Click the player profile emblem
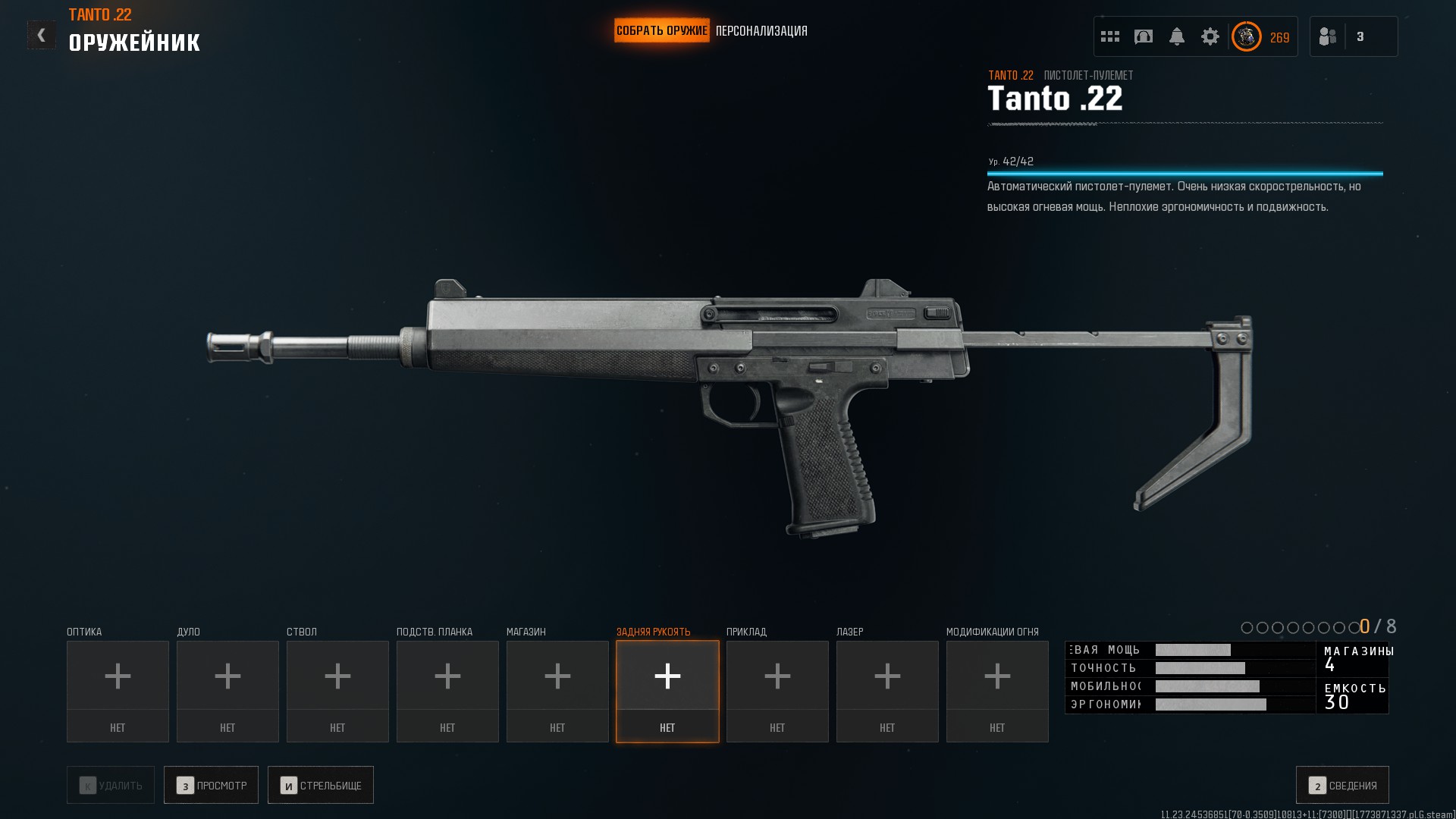Image resolution: width=1456 pixels, height=819 pixels. 1247,36
